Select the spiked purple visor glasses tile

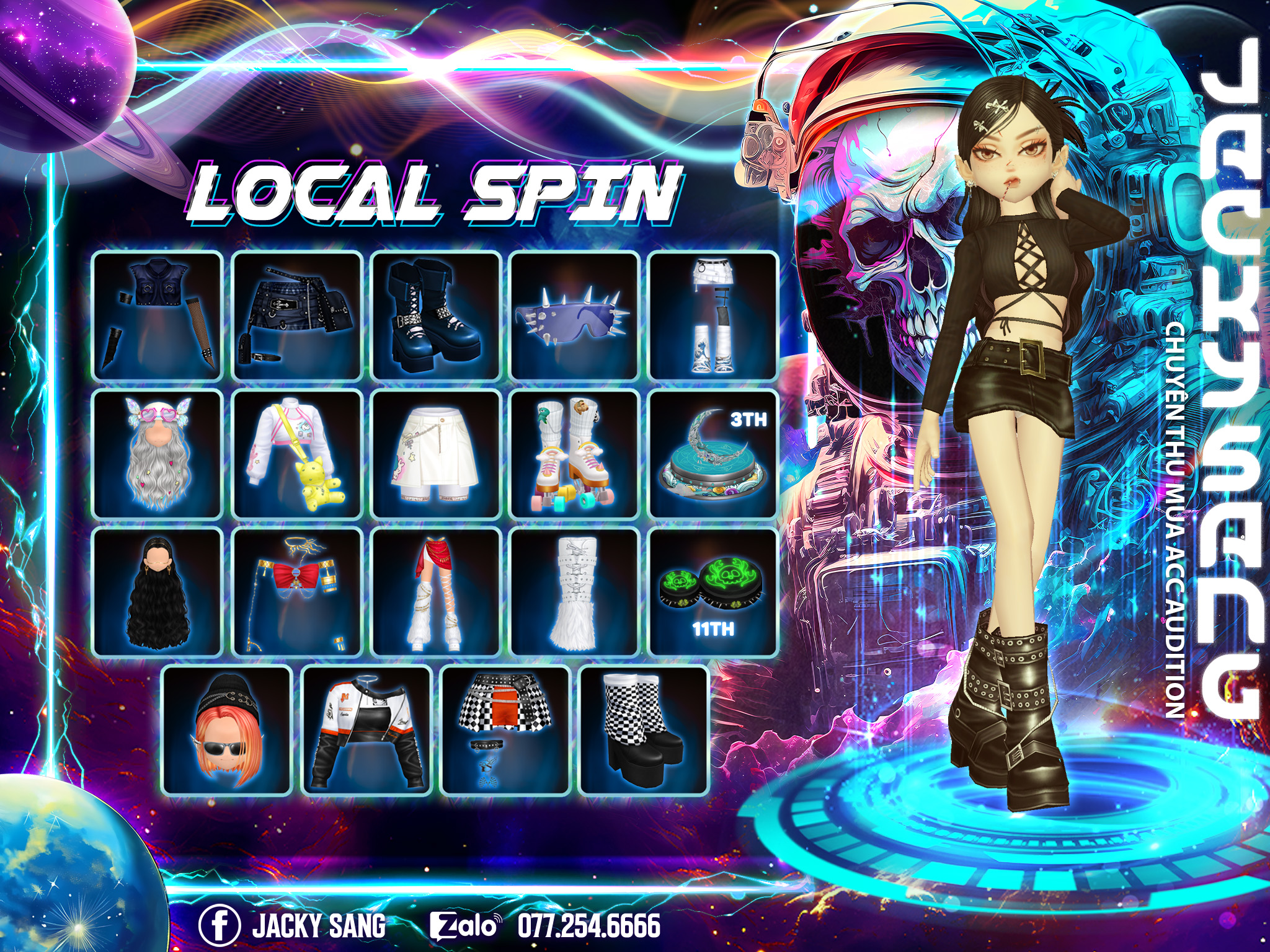click(x=575, y=315)
